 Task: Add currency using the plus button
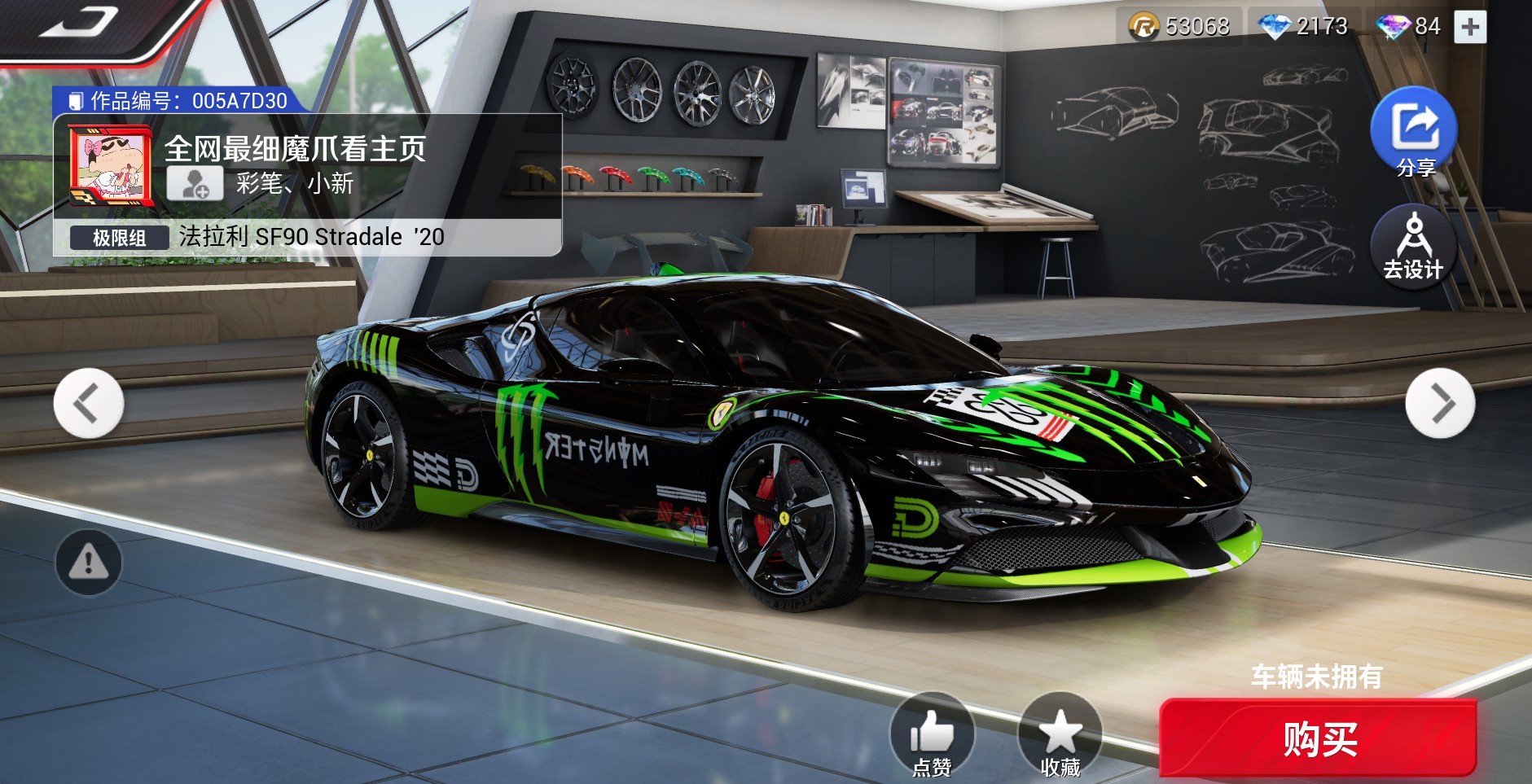1470,28
